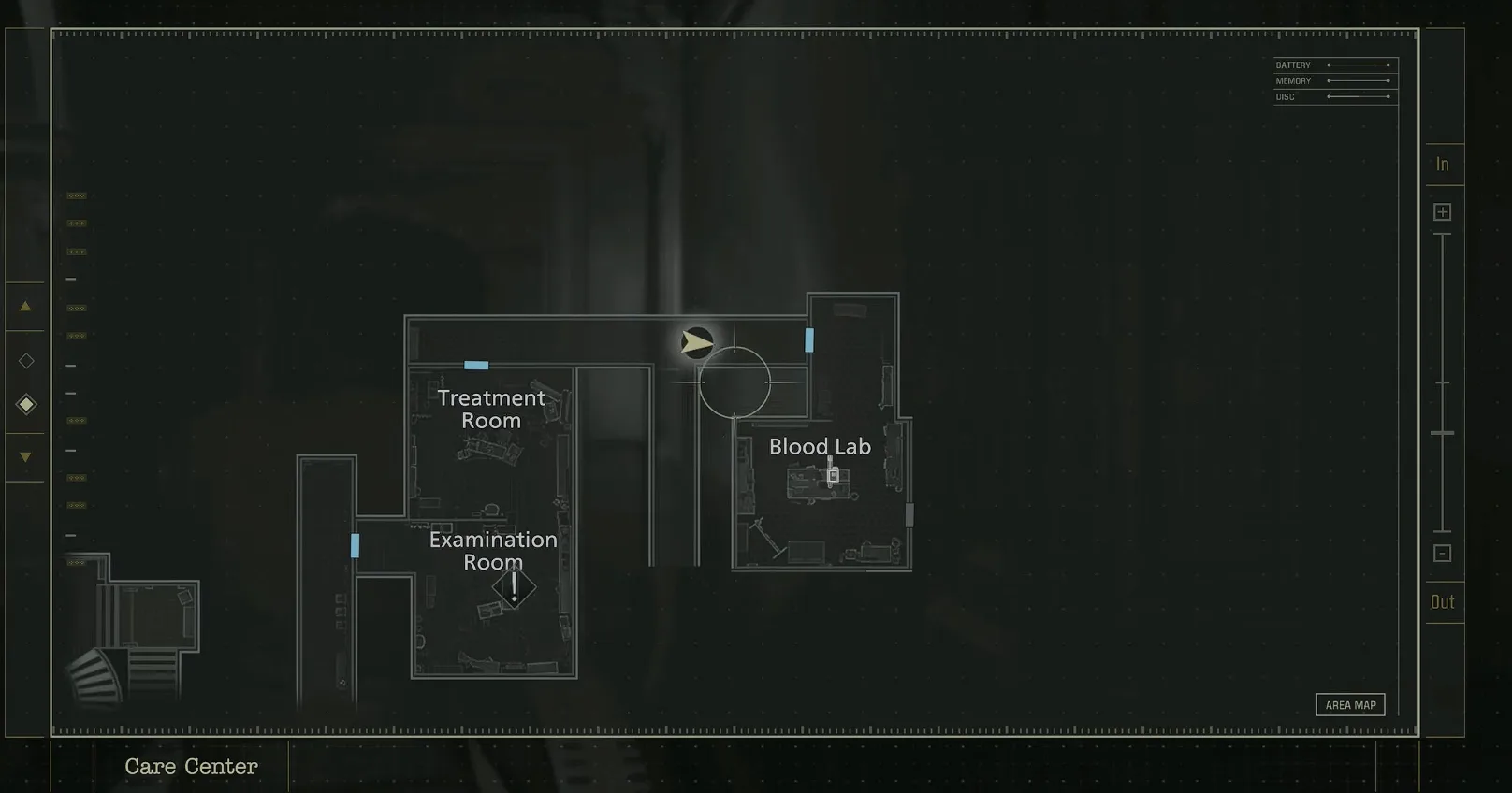Select the filled diamond floor indicator

(x=25, y=403)
